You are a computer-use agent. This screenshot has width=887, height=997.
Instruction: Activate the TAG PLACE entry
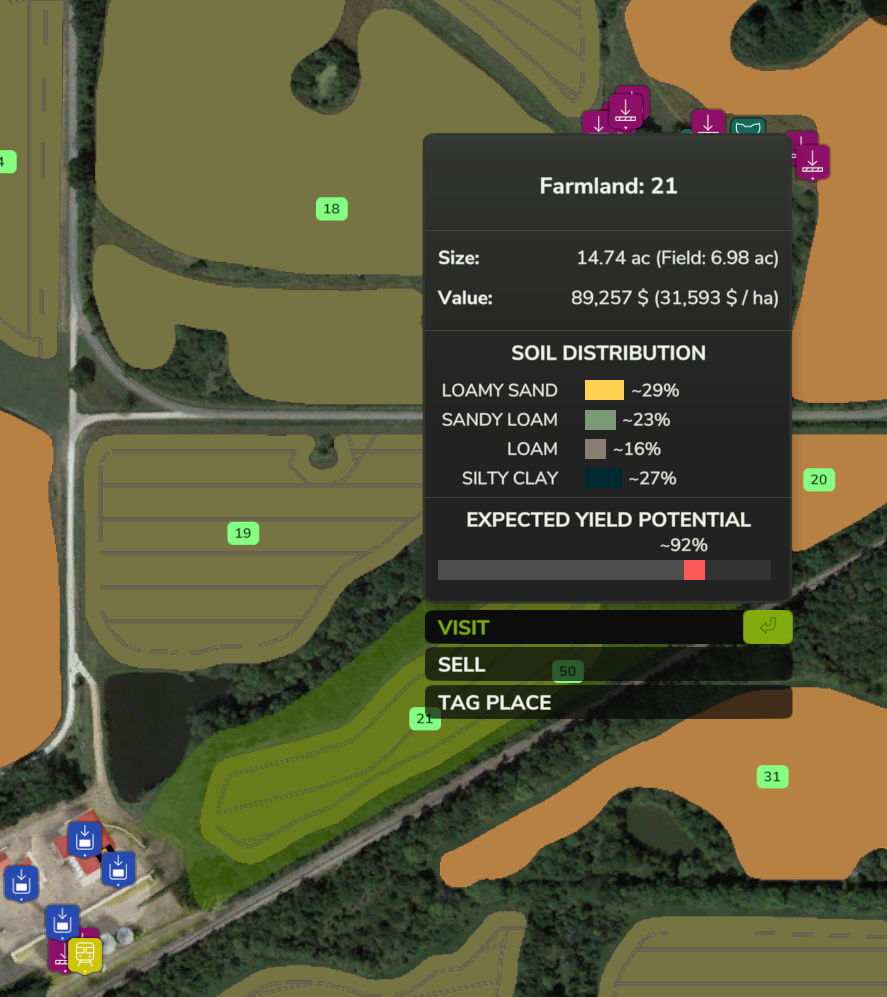click(608, 703)
